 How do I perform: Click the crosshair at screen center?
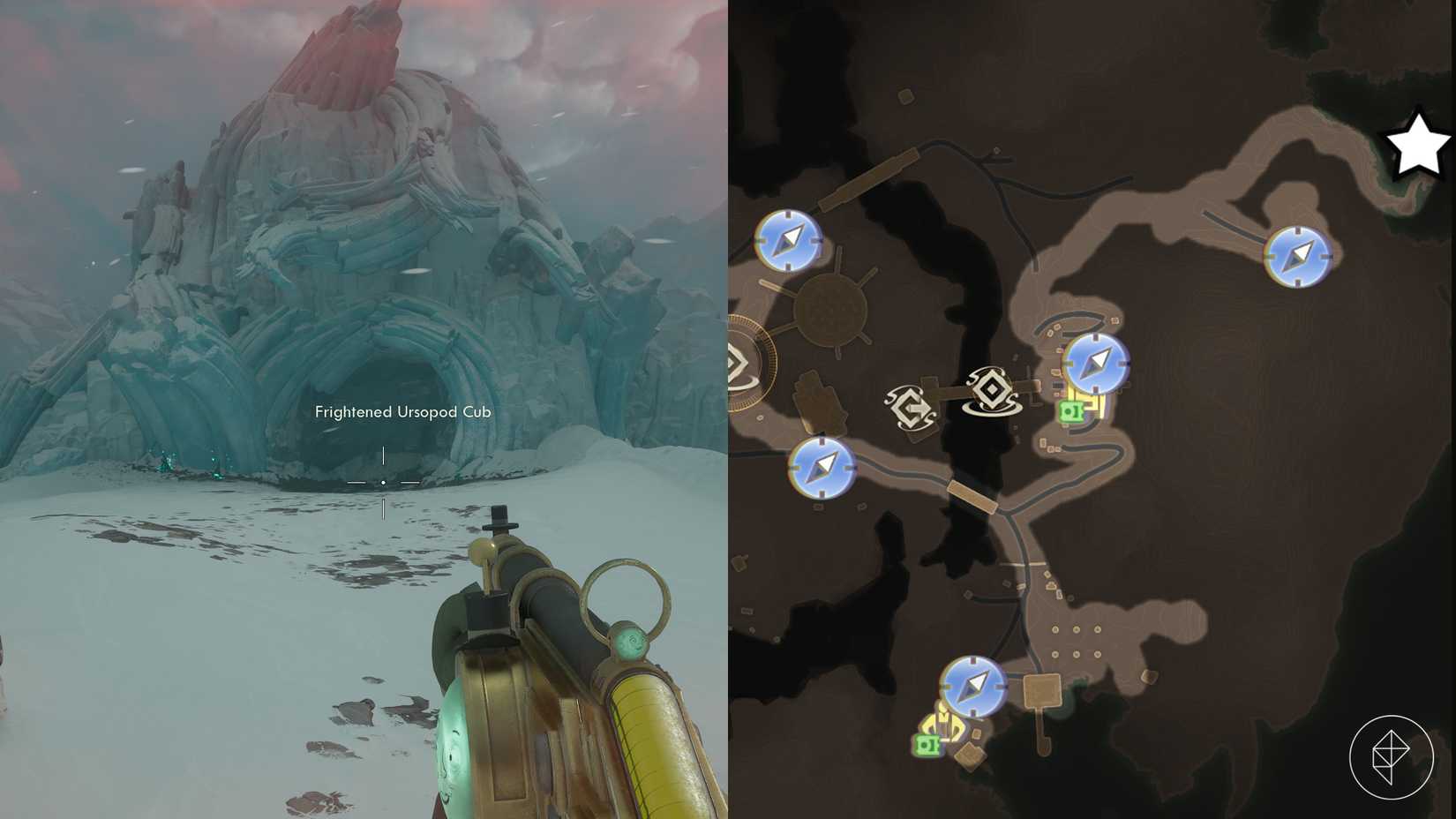(383, 483)
